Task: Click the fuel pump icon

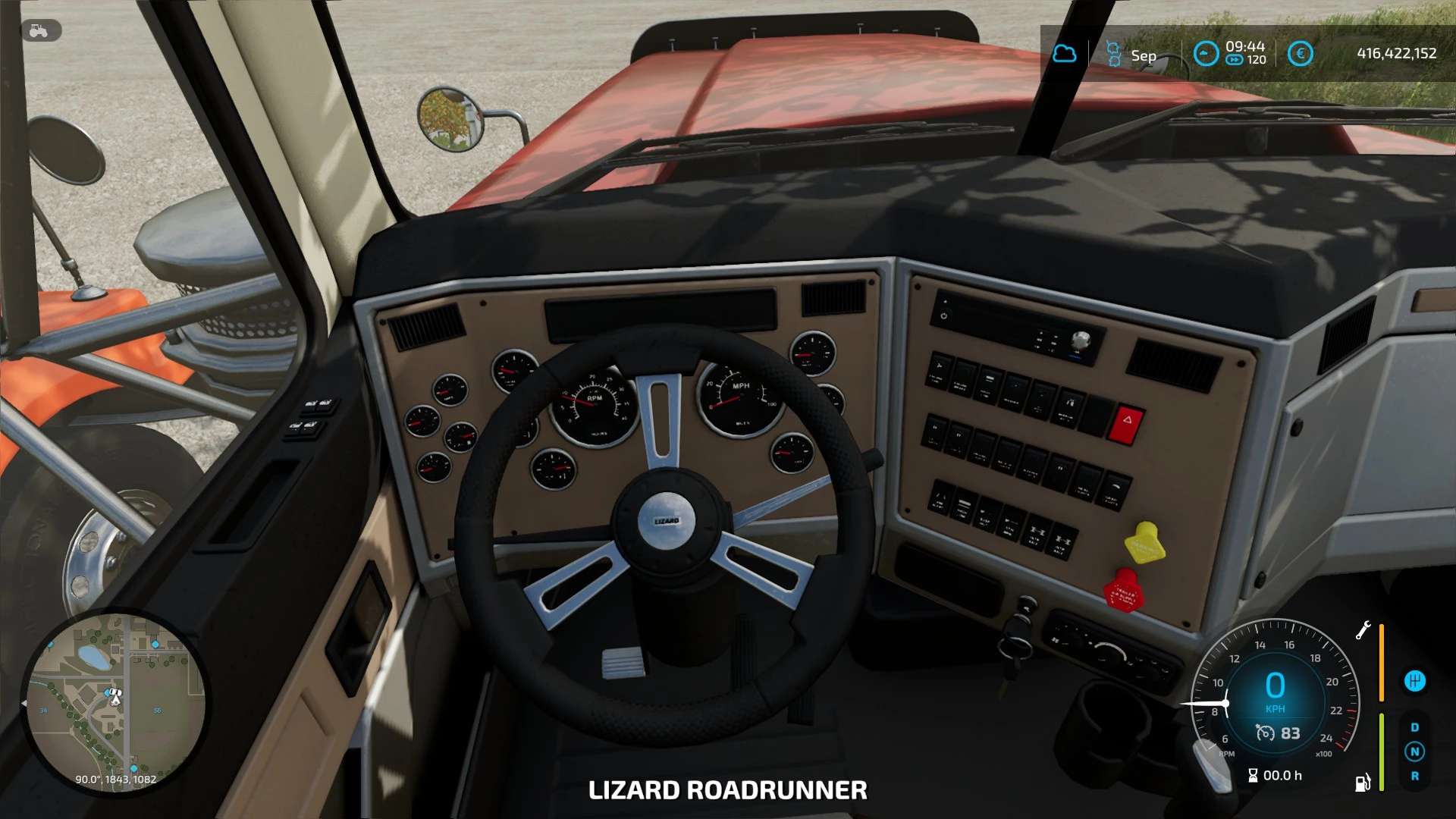Action: pyautogui.click(x=1363, y=783)
